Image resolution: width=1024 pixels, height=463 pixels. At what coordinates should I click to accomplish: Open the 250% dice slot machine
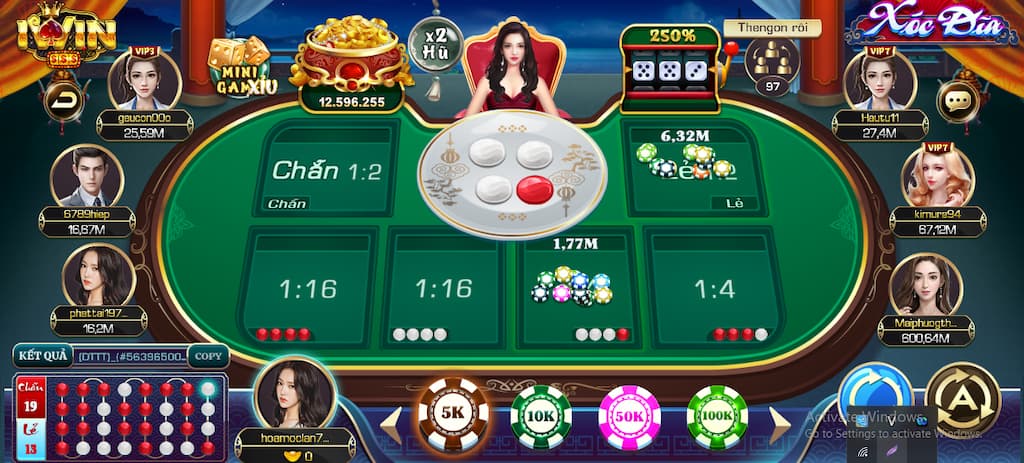tap(670, 68)
